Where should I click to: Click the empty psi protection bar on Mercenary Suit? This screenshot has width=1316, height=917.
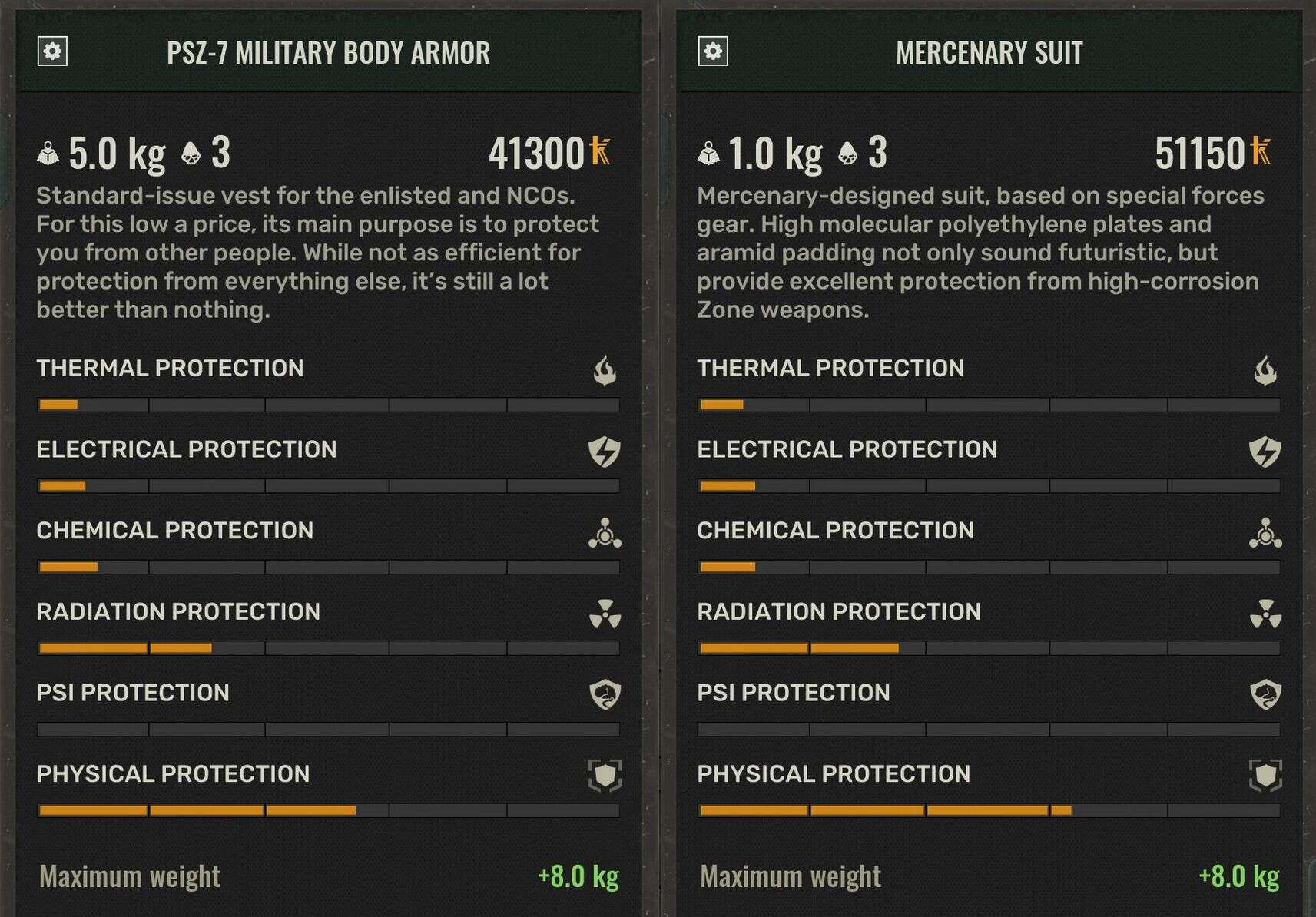[x=989, y=730]
